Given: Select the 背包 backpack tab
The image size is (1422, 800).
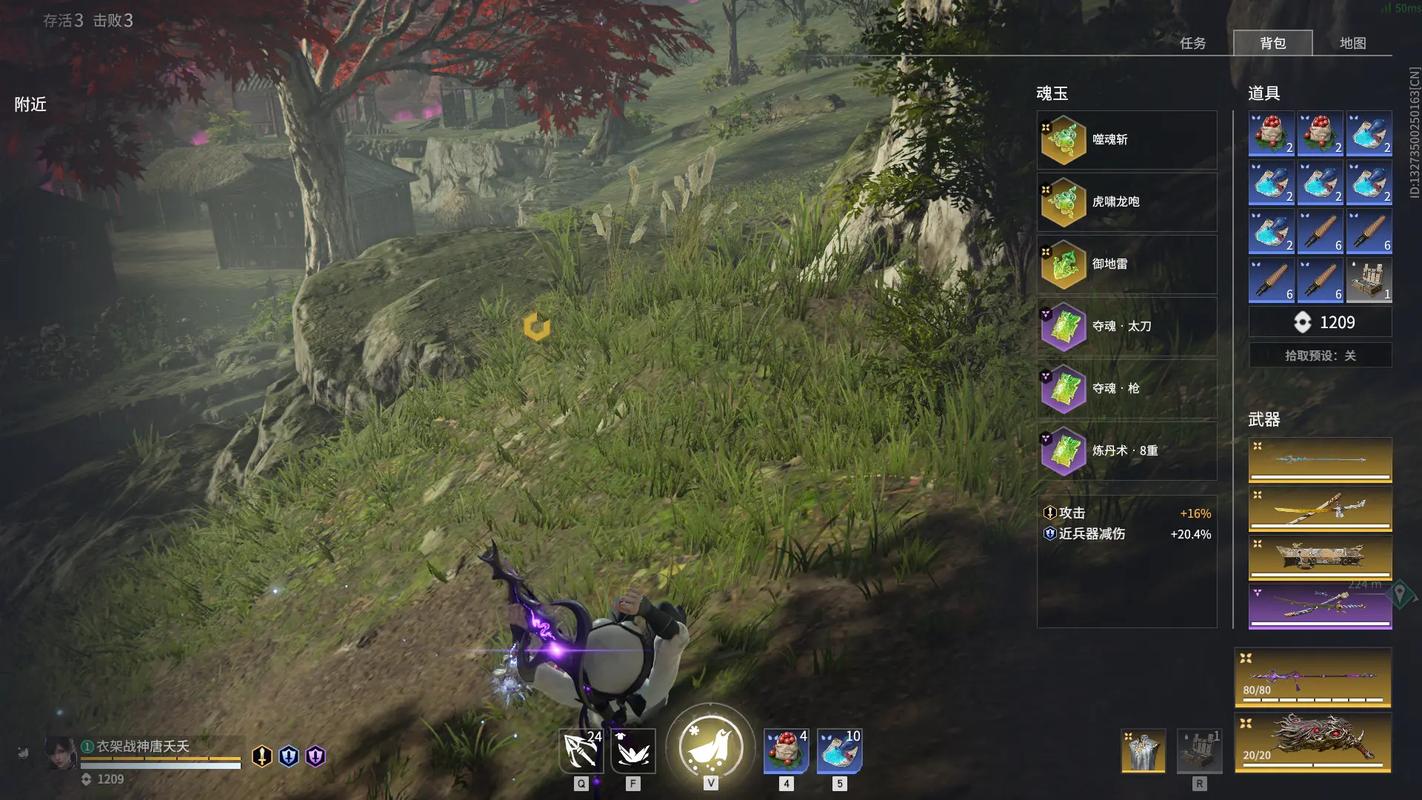Looking at the screenshot, I should click(x=1273, y=43).
